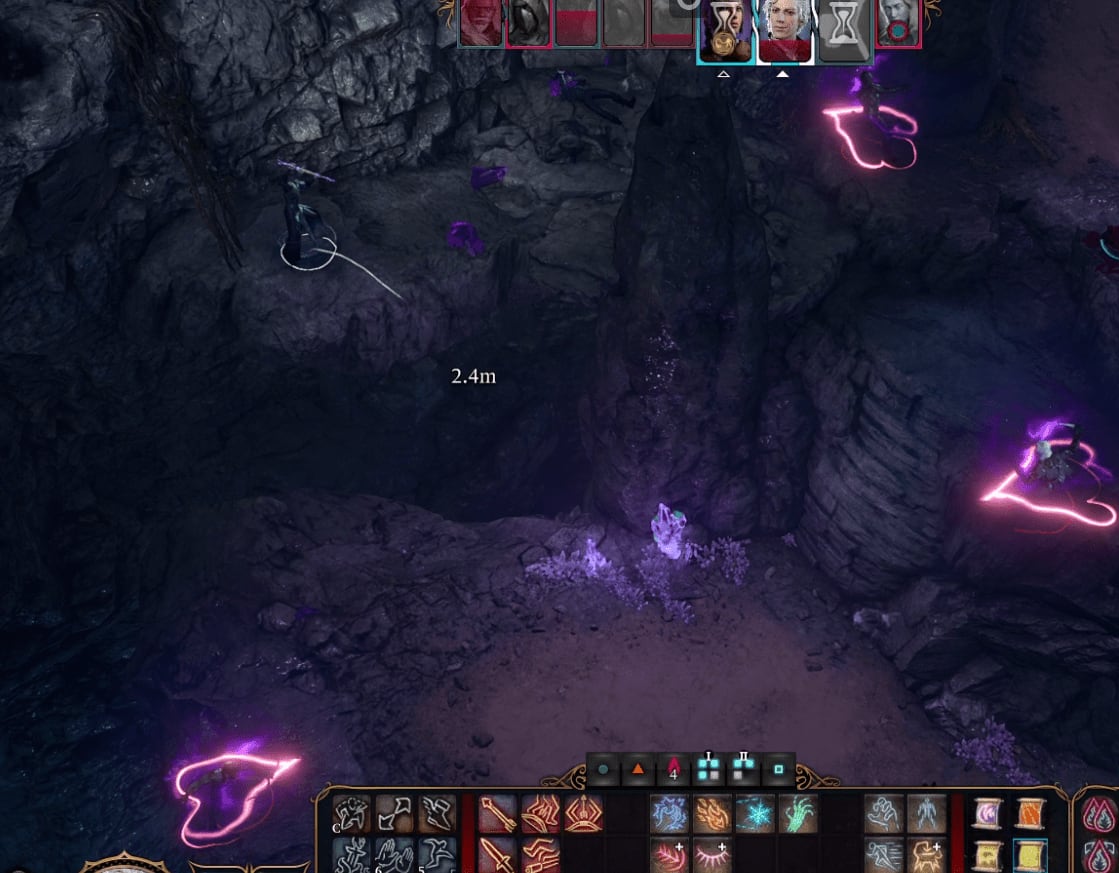Screen dimensions: 1119x873
Task: Select the white-haired character's turn portrait
Action: point(783,31)
